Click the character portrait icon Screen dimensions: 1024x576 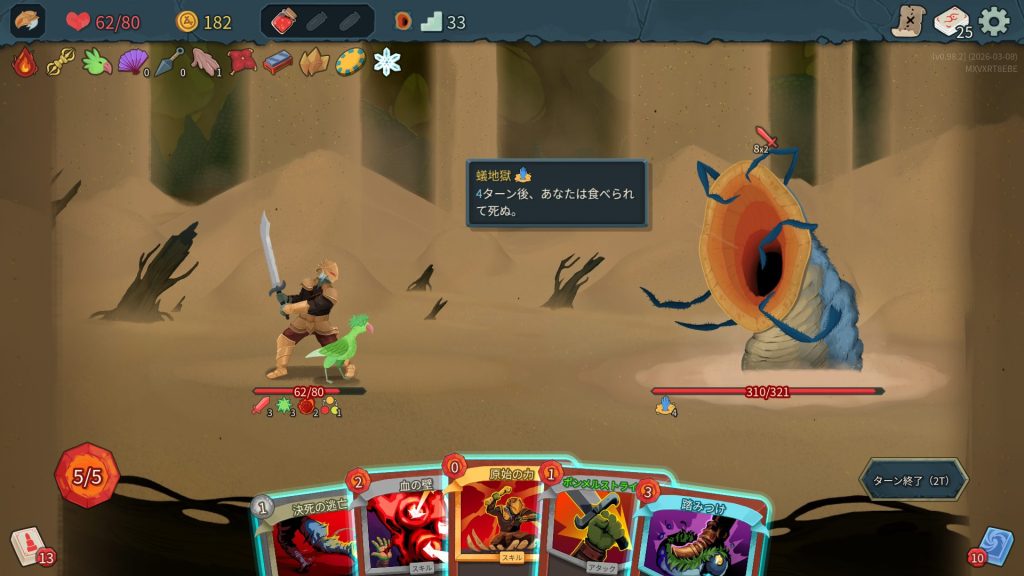28,21
